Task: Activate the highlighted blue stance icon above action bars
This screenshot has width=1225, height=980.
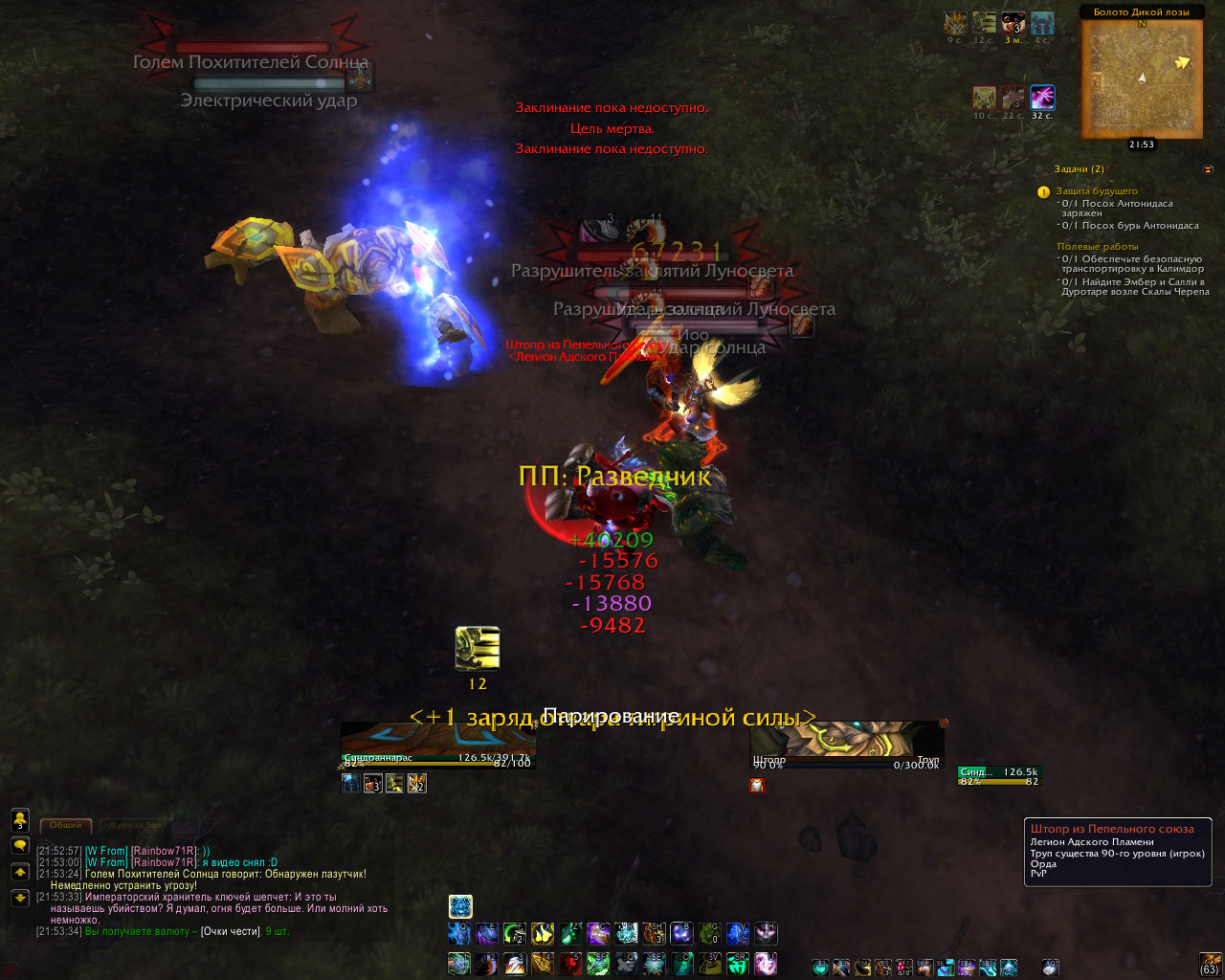Action: click(x=460, y=906)
